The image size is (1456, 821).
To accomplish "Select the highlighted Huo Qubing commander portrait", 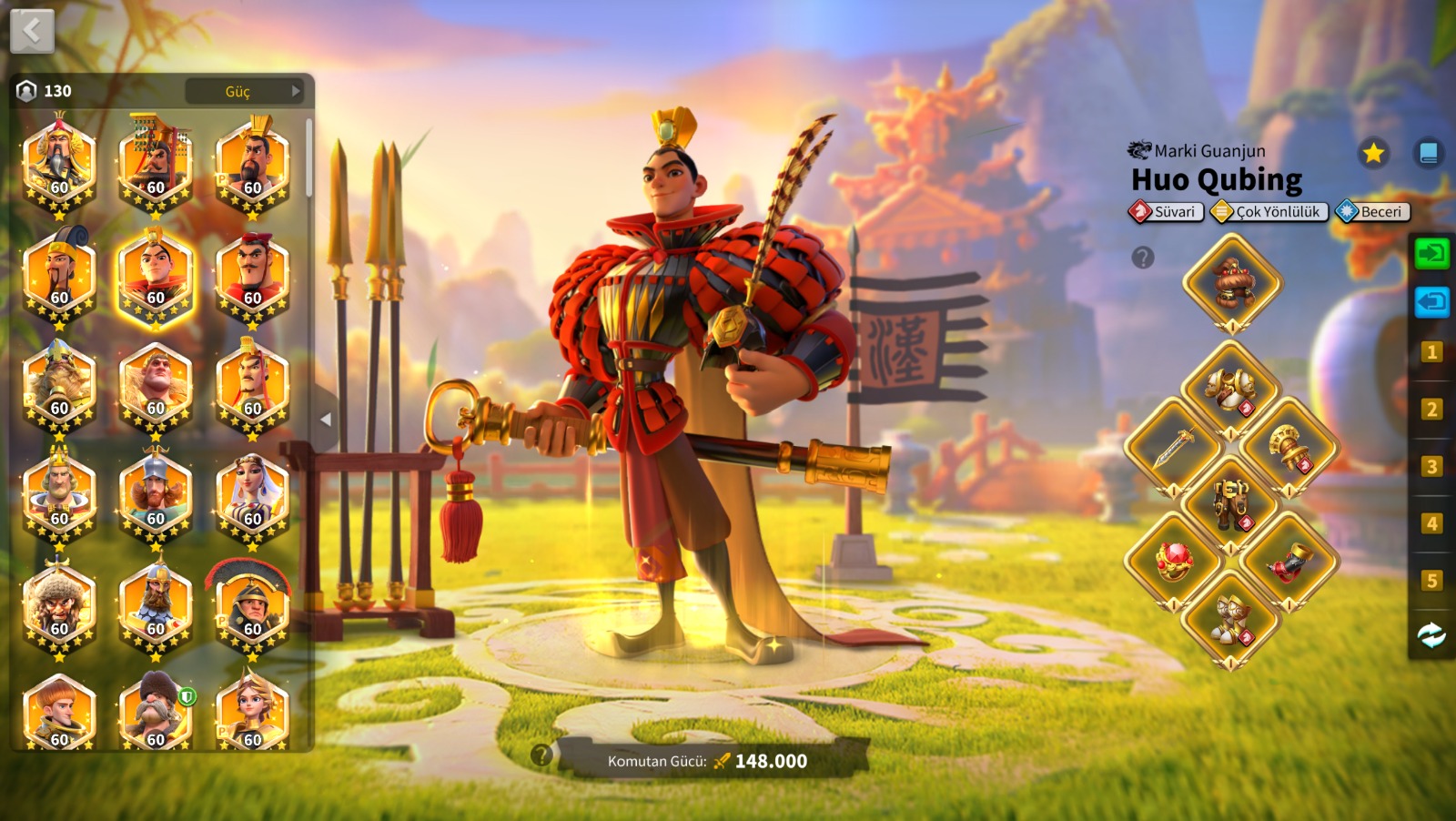I will point(156,278).
